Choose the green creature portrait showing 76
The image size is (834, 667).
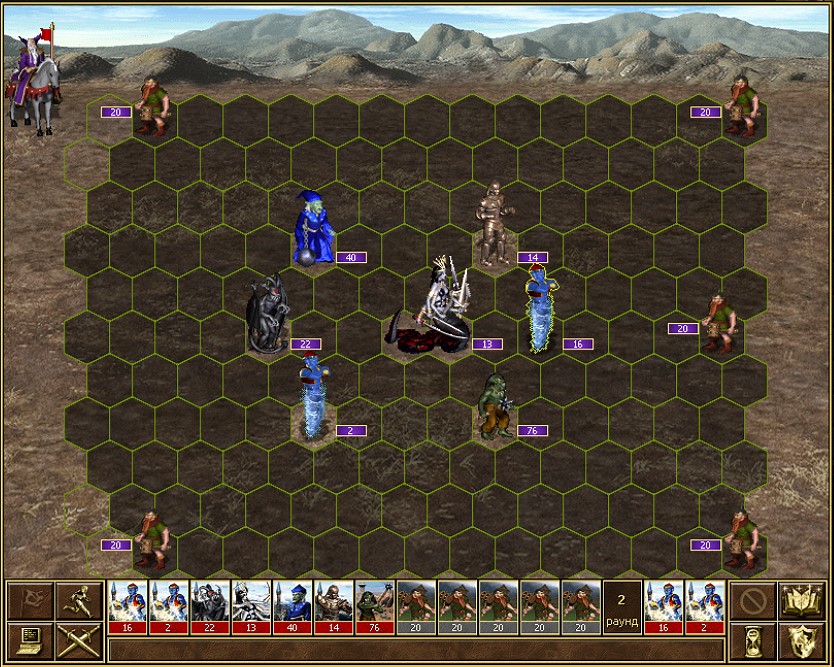coord(375,607)
